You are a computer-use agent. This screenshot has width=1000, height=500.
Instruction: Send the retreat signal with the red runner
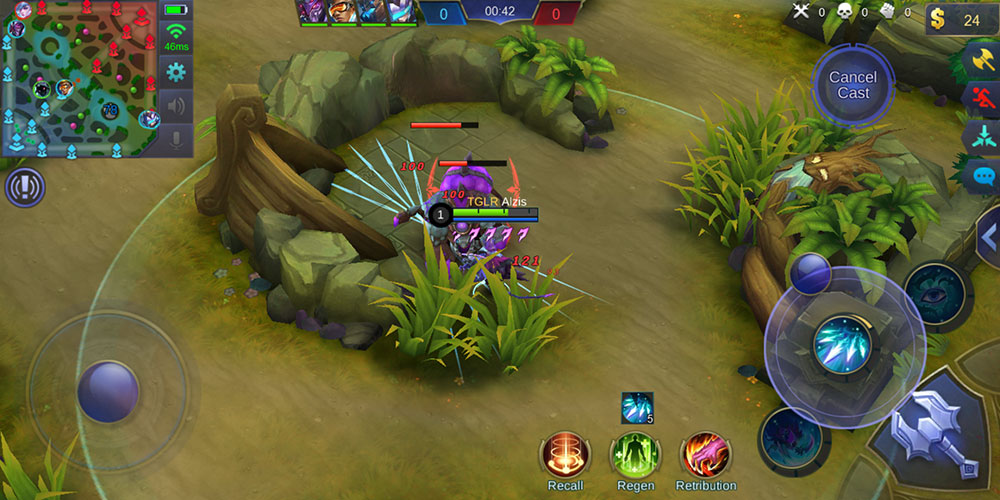(x=982, y=98)
